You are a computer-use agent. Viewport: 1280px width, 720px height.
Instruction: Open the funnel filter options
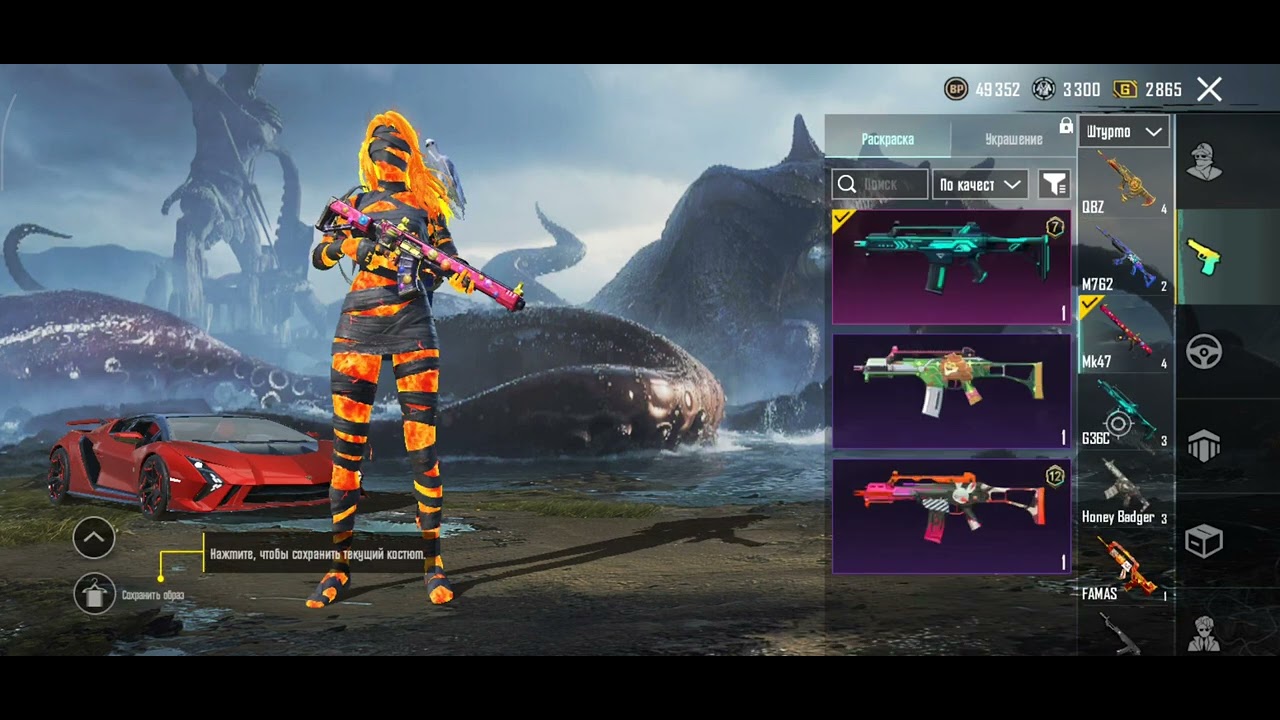[x=1054, y=184]
